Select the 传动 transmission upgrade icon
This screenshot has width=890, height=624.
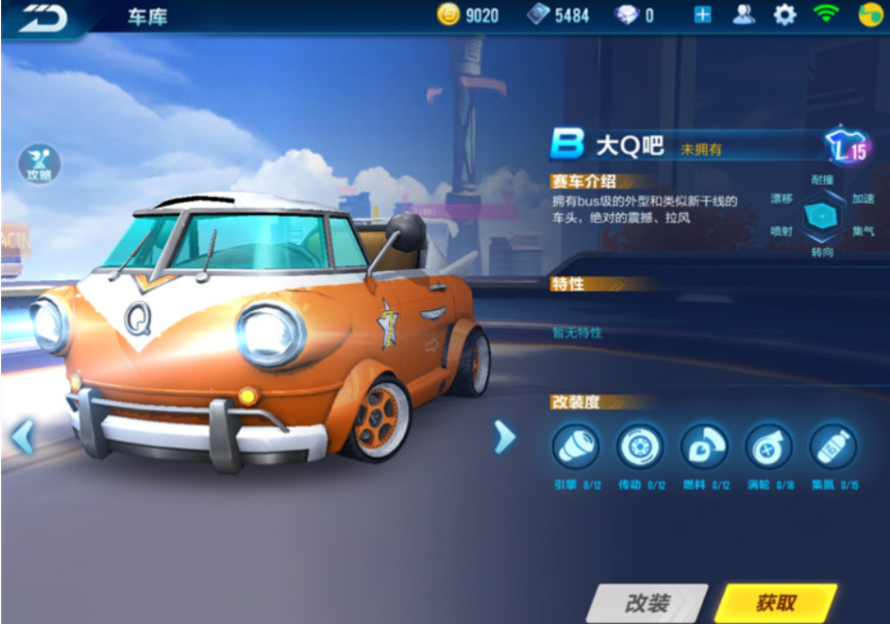640,446
